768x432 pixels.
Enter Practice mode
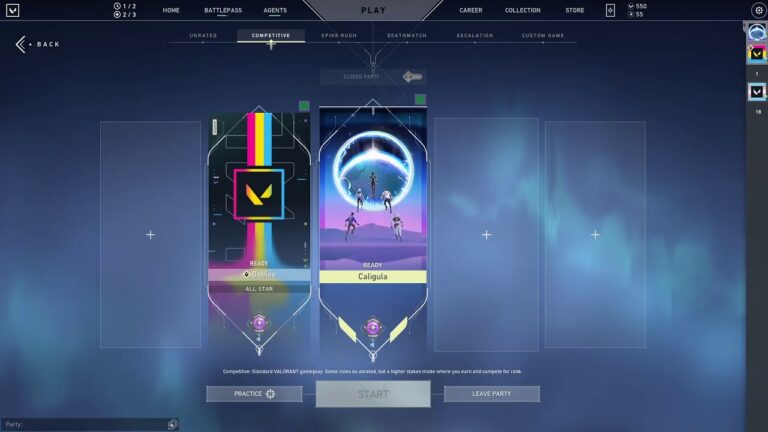click(x=254, y=394)
